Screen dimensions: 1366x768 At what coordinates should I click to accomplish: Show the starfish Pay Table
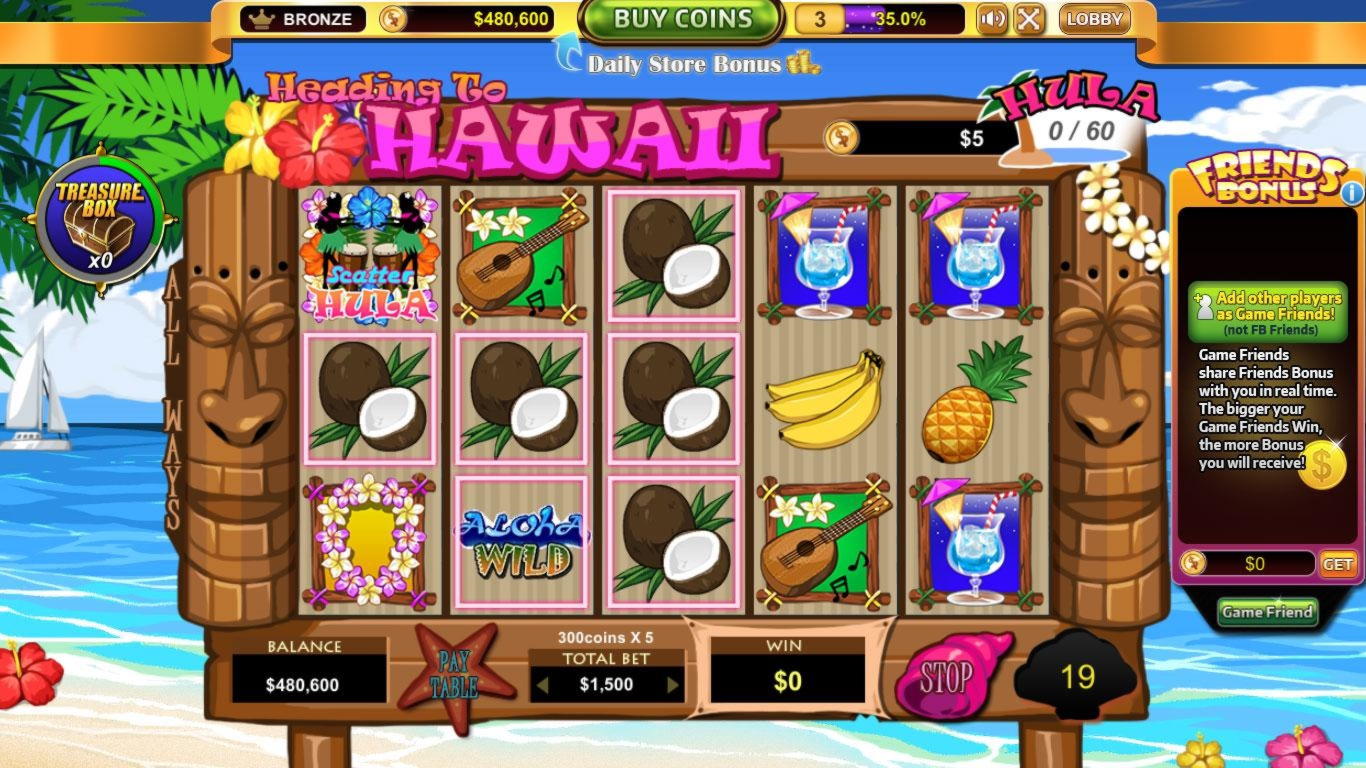455,675
